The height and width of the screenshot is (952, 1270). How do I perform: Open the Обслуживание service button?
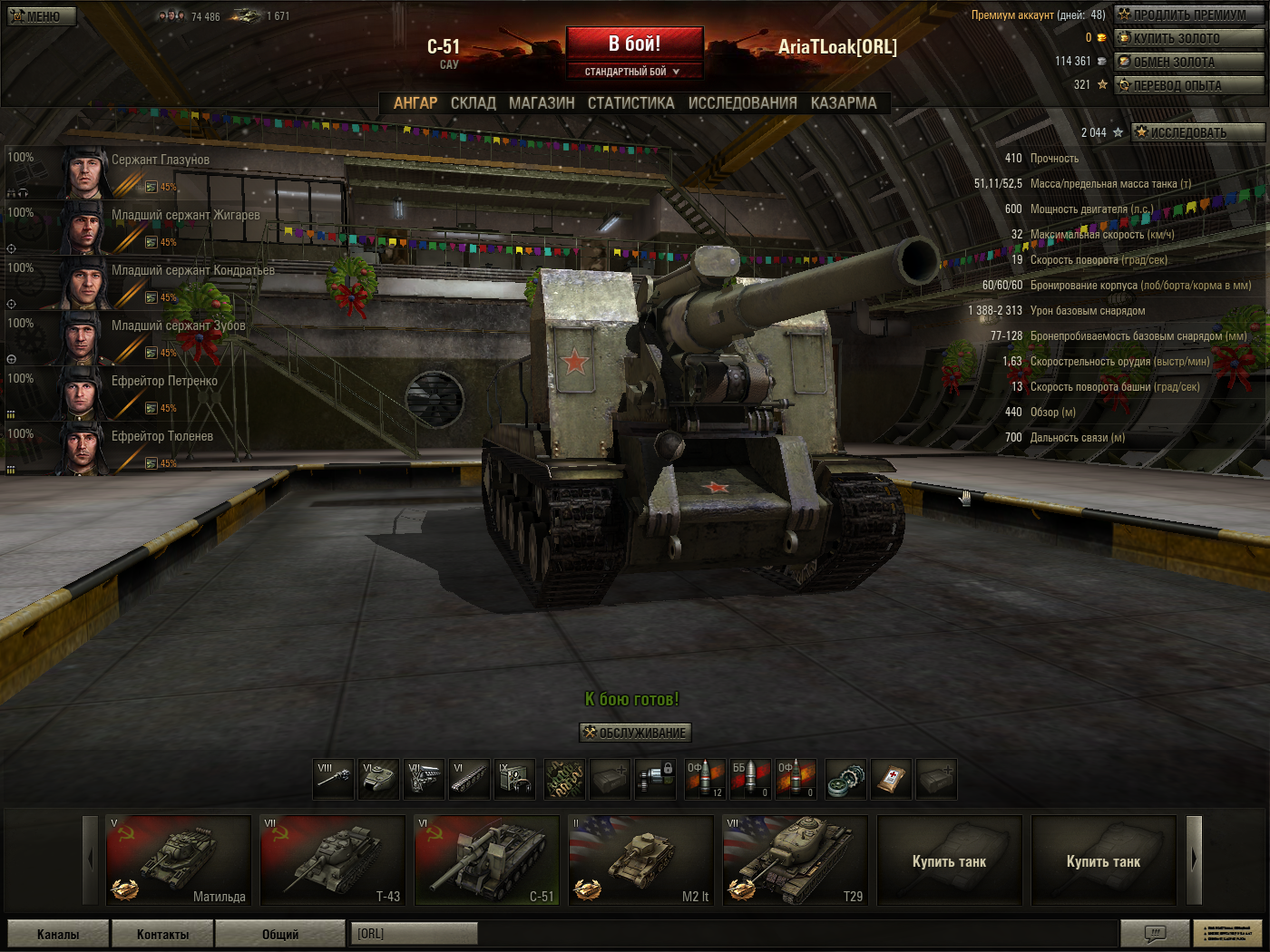pos(635,733)
